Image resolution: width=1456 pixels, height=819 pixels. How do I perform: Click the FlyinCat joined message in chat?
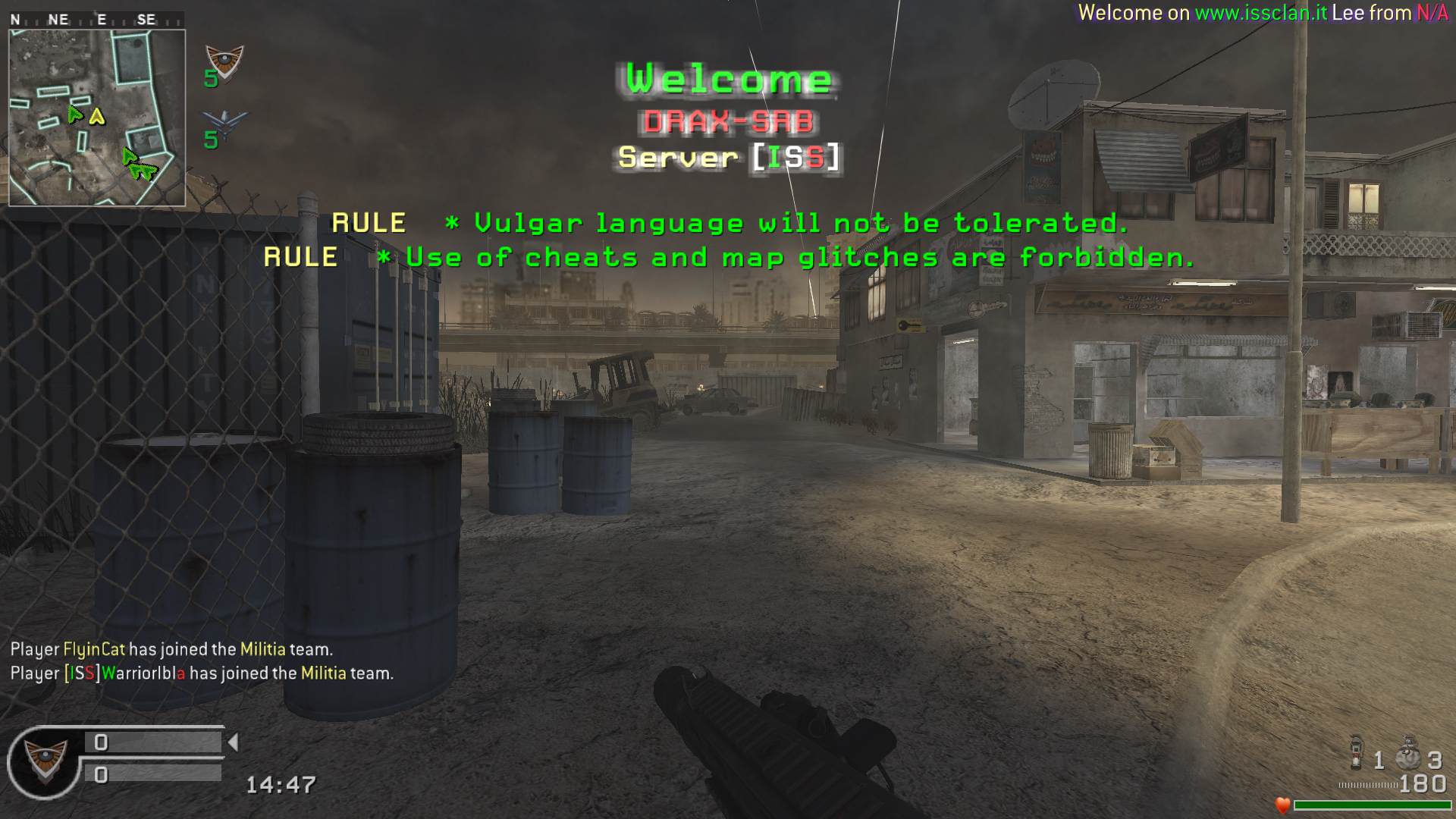[171, 649]
